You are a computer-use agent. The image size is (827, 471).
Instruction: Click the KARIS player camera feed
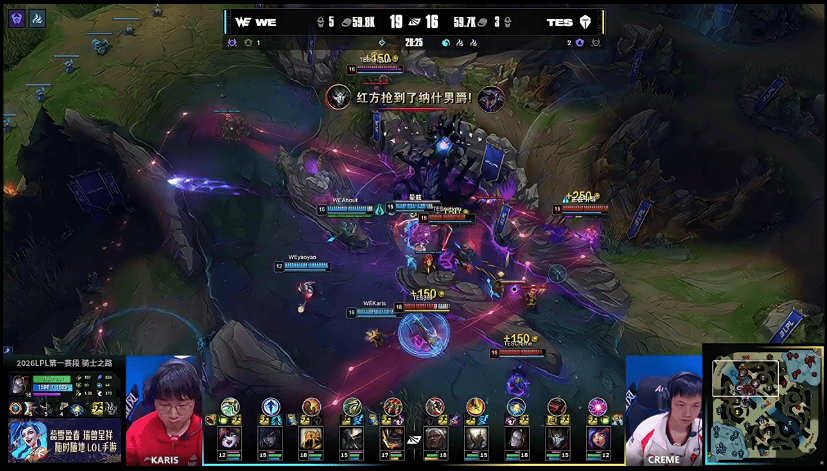(x=164, y=410)
